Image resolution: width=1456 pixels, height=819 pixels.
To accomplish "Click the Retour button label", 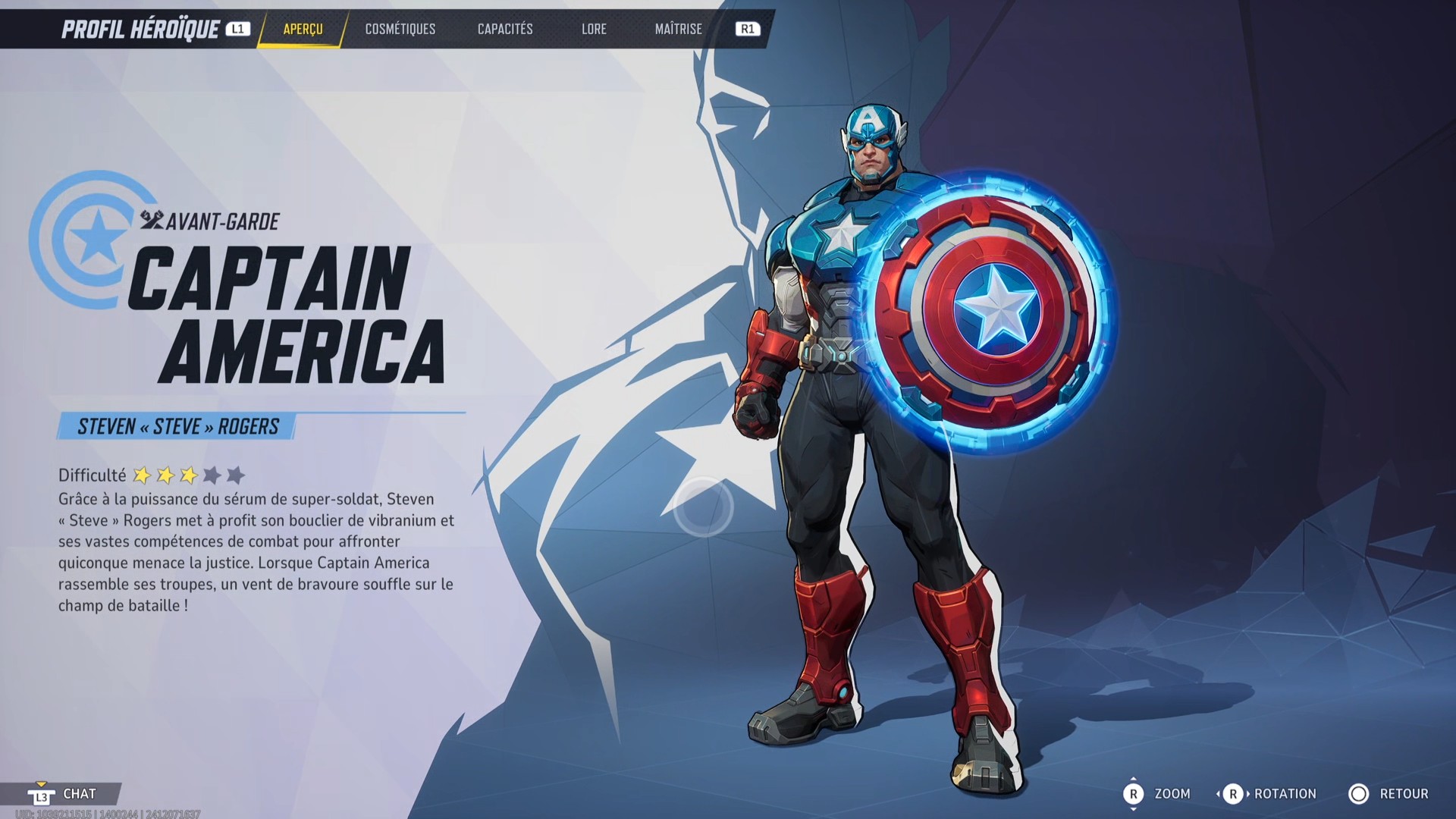I will [x=1404, y=794].
